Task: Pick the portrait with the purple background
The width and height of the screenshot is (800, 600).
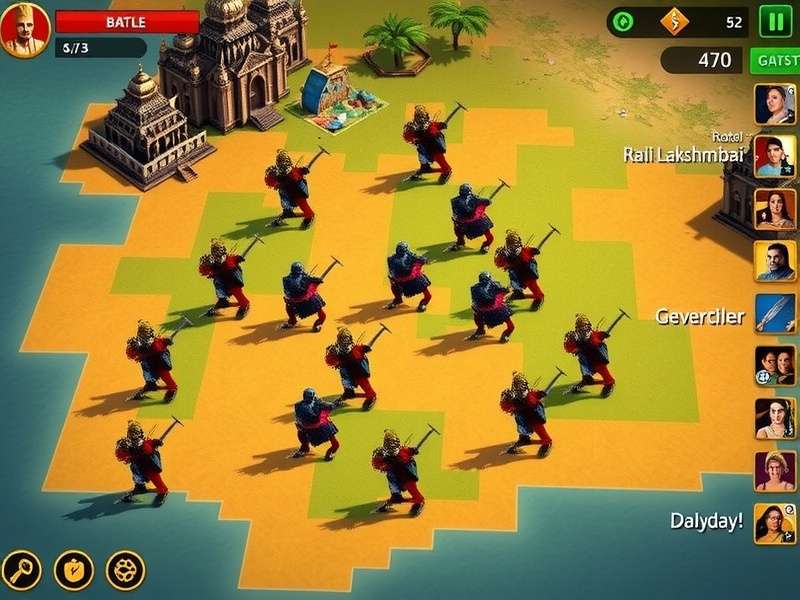Action: [x=775, y=471]
